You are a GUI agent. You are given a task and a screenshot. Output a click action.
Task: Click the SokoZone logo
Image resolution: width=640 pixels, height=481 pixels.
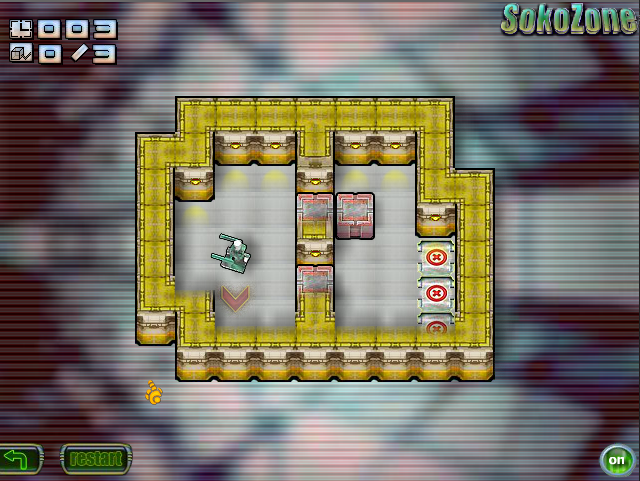[568, 19]
